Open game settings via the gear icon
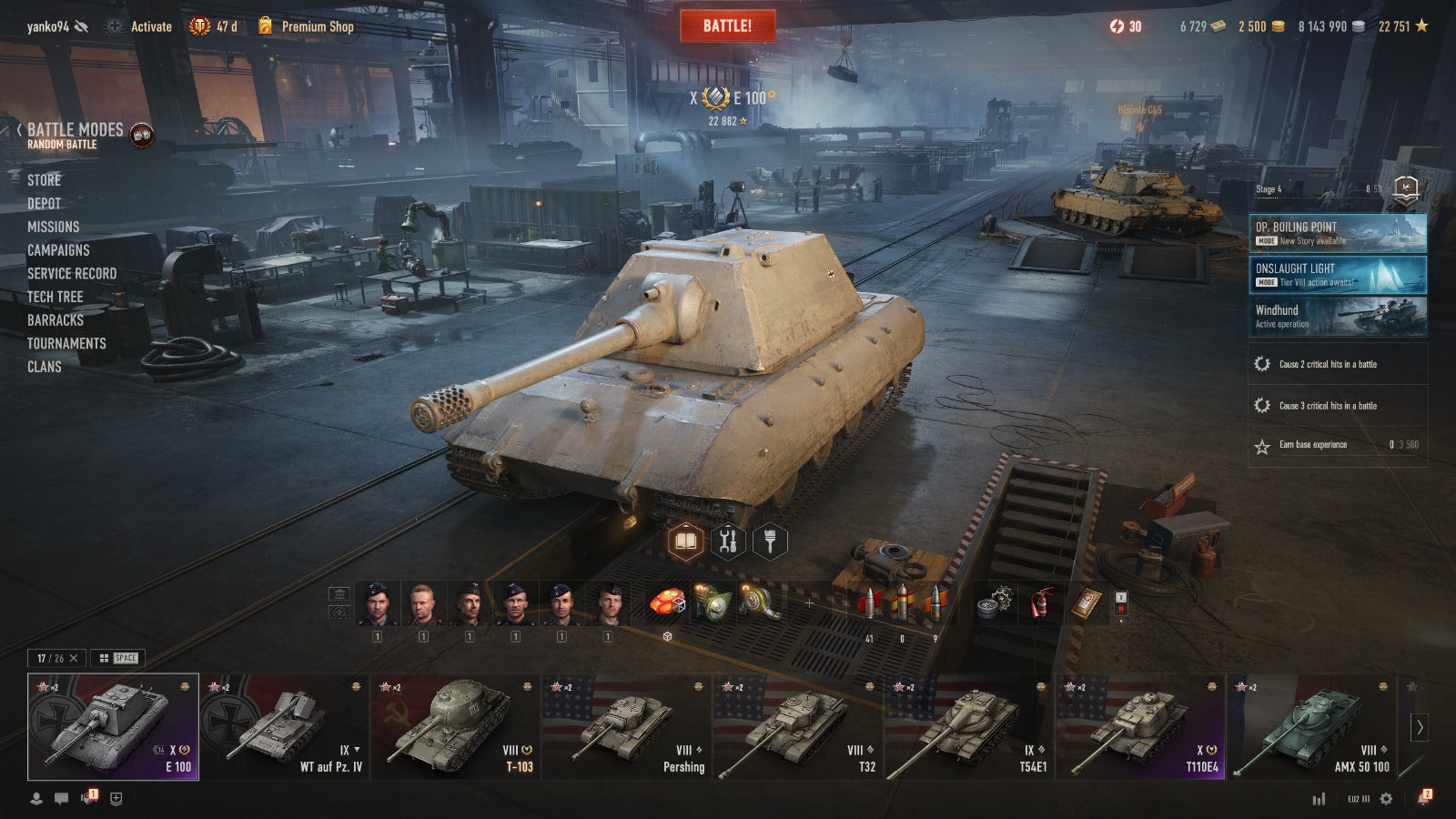 (x=1386, y=798)
